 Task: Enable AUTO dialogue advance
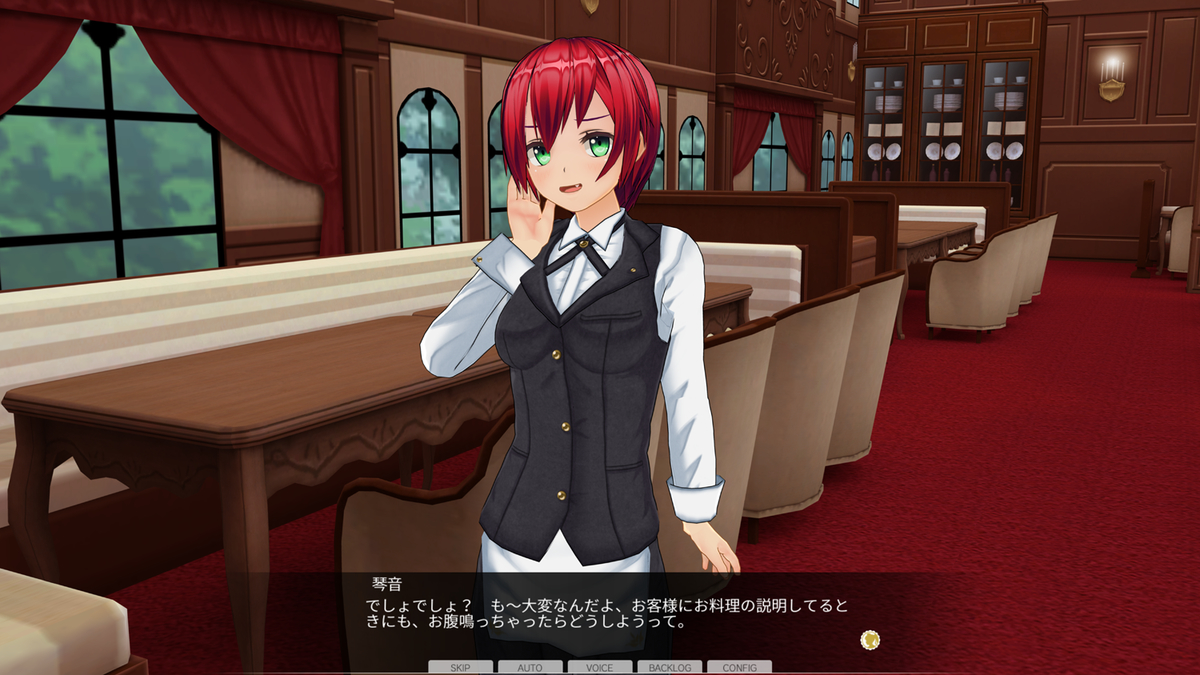click(x=530, y=667)
